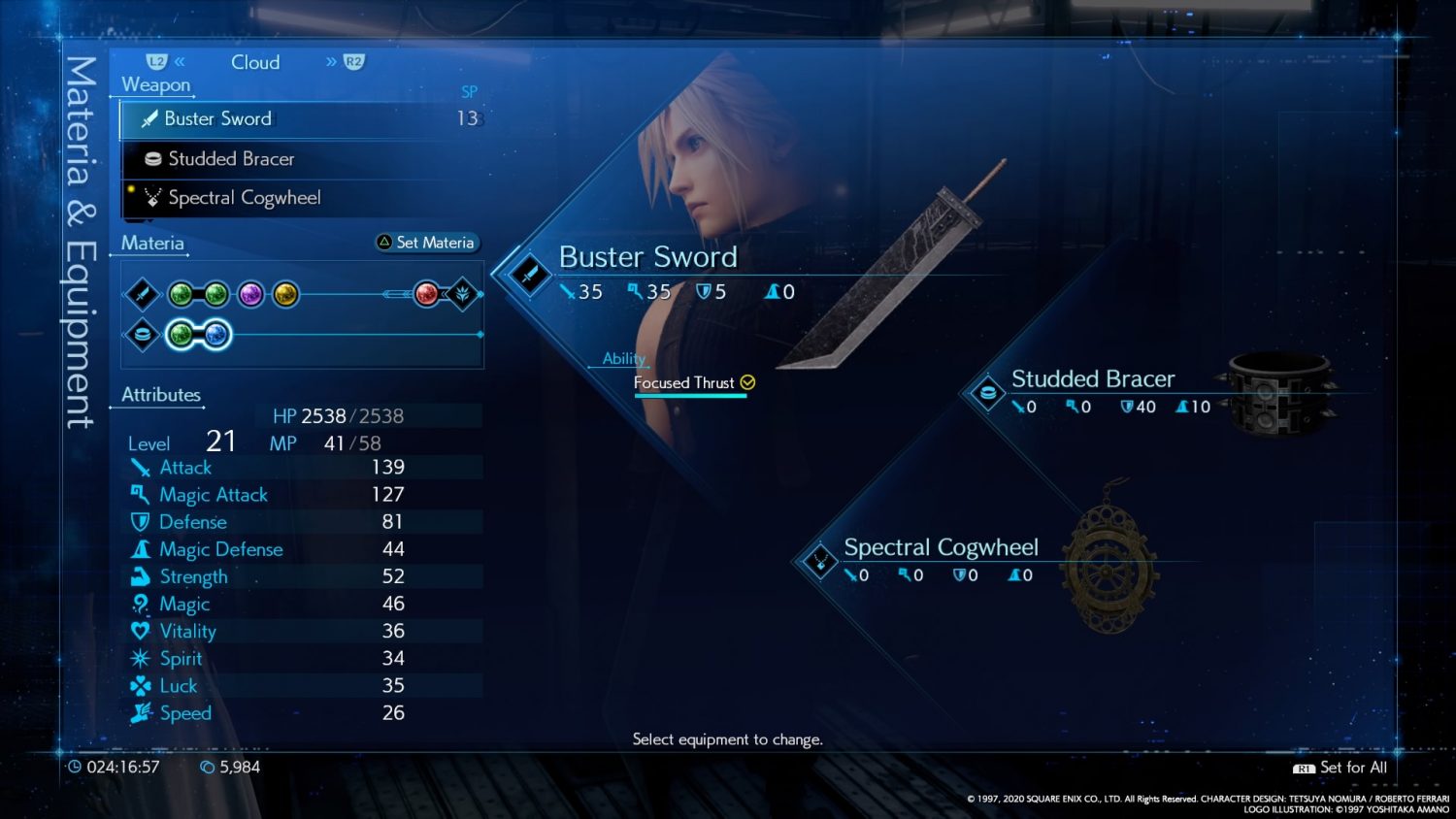
Task: Select the blue materia orb in armor
Action: [x=216, y=335]
